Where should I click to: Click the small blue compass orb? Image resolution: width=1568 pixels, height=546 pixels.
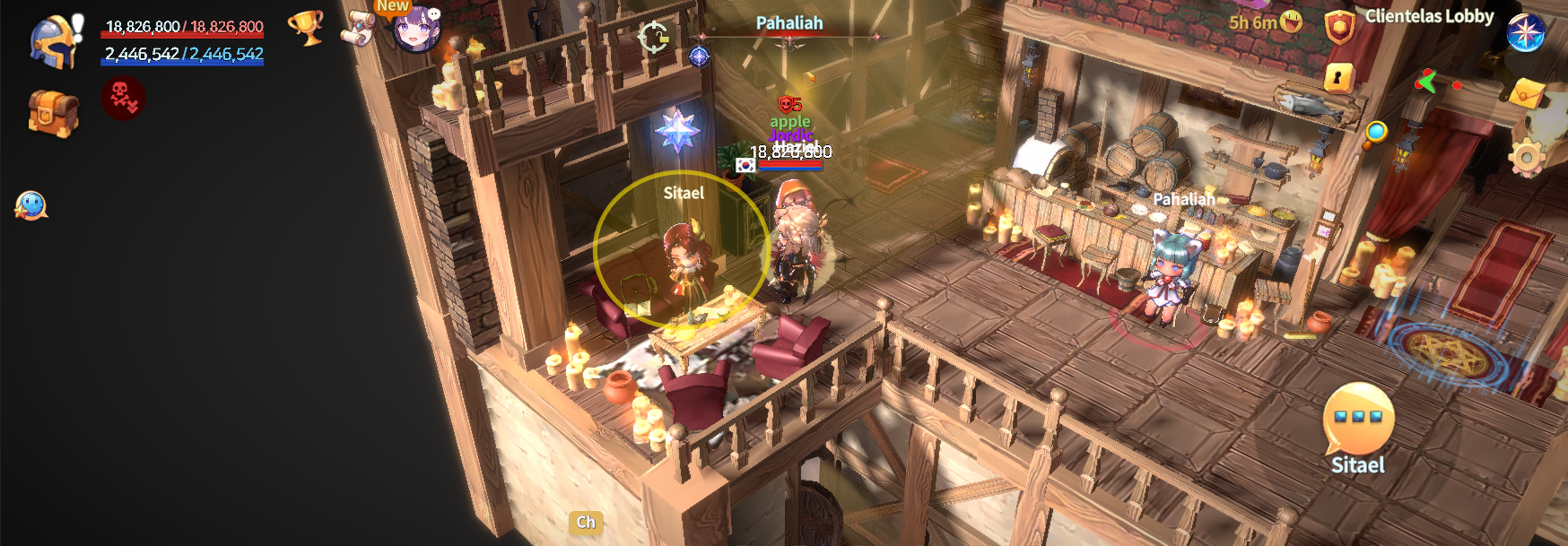coord(699,56)
